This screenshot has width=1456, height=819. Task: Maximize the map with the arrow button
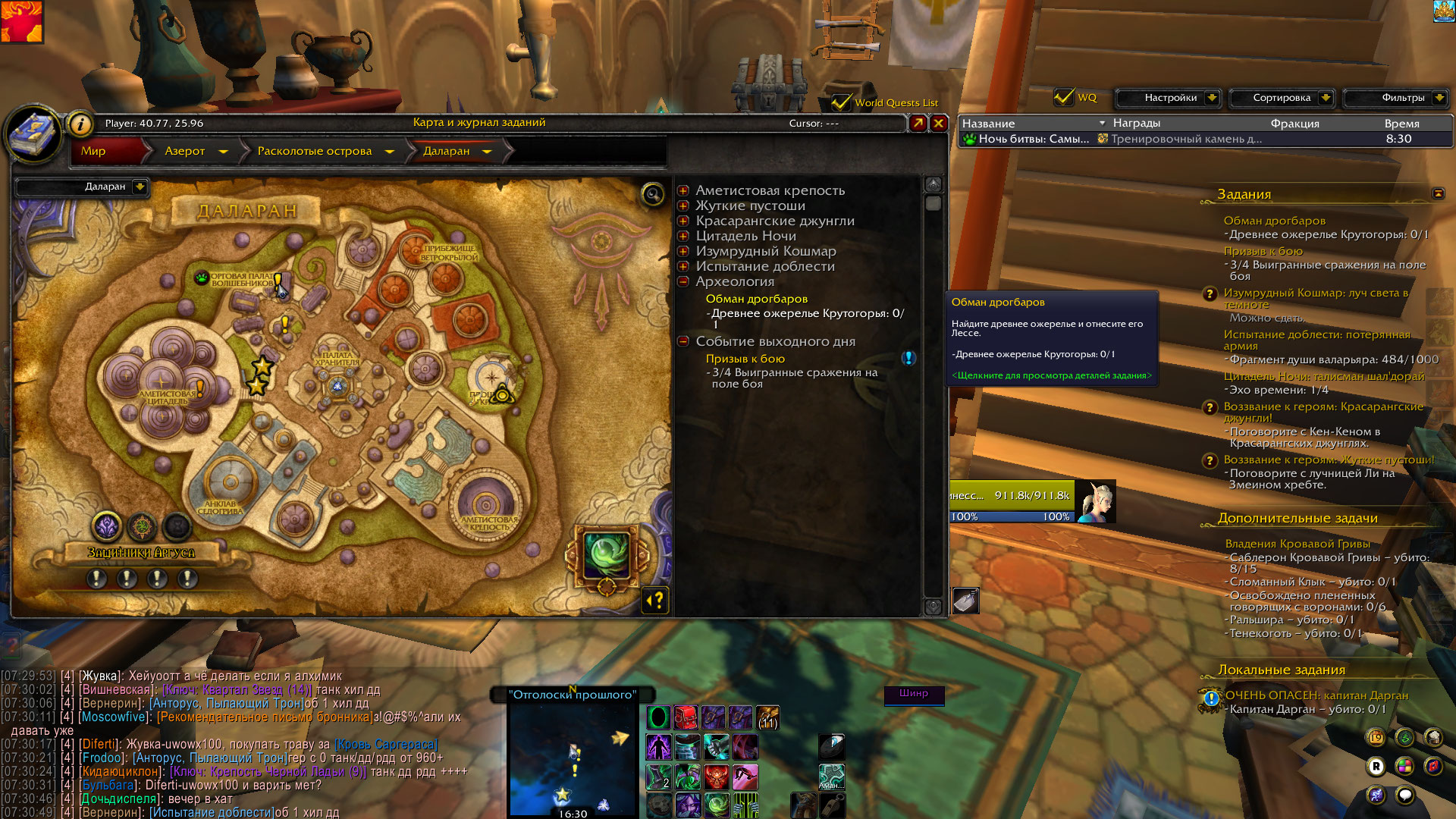click(918, 123)
